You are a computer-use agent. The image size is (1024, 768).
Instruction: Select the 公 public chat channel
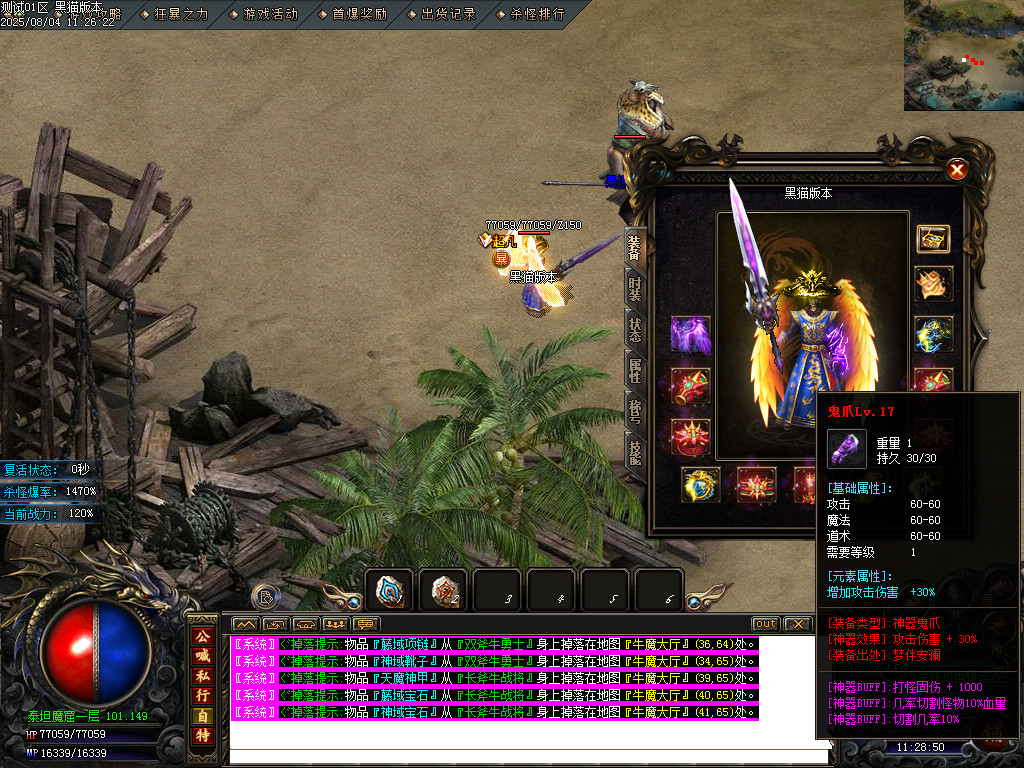point(202,636)
